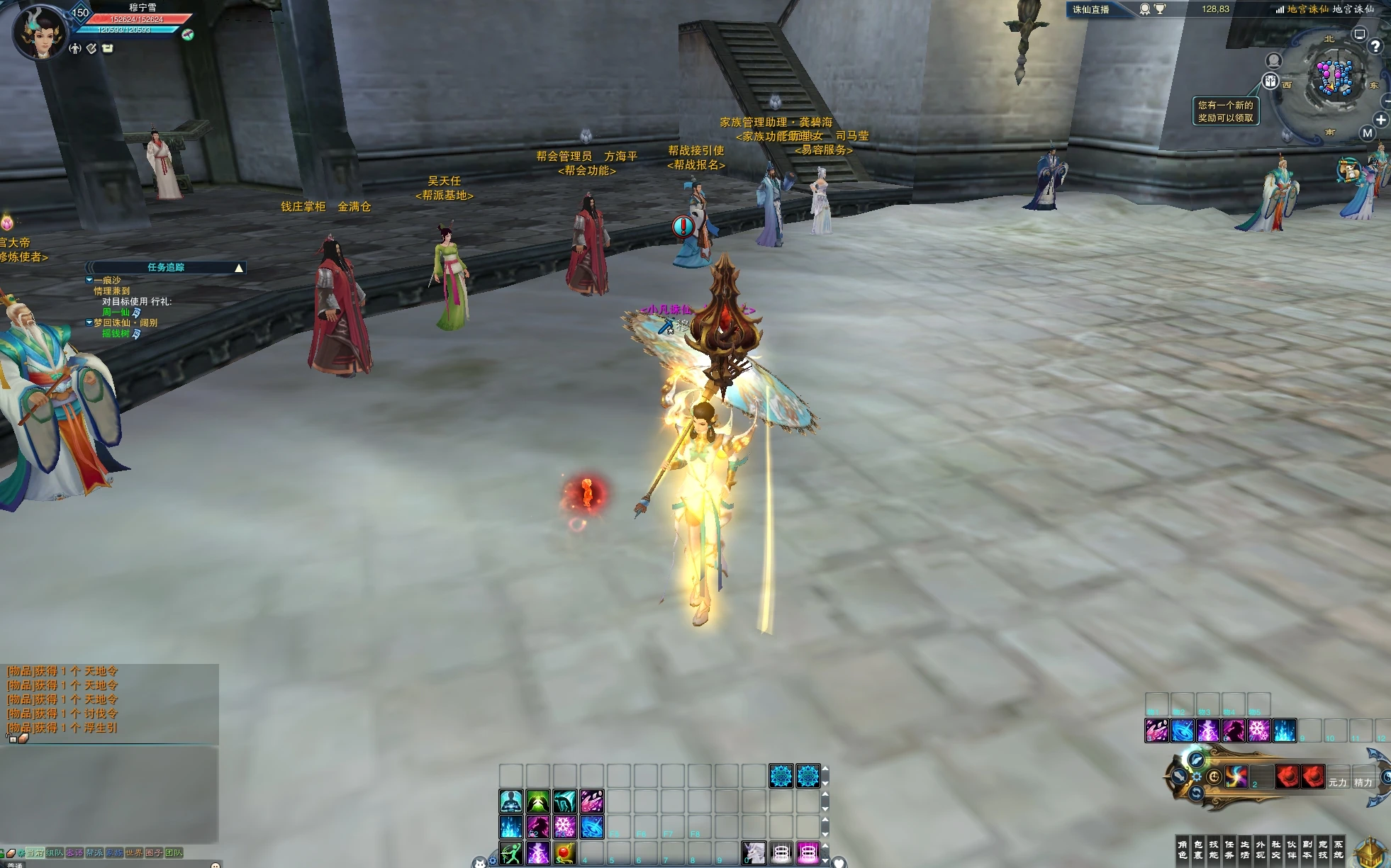Viewport: 1391px width, 868px height.
Task: Switch chat to the 帮派 guild channel
Action: [94, 852]
